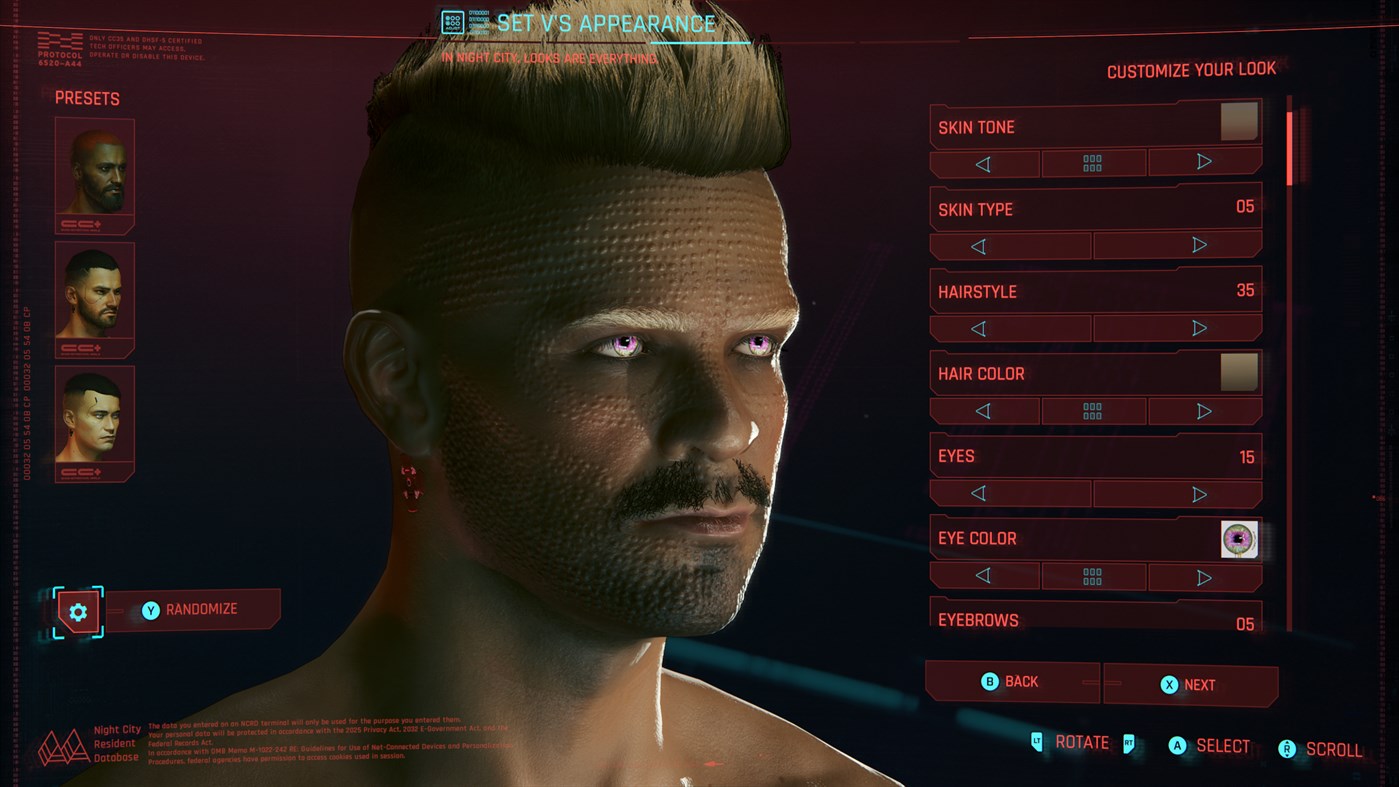Step Hair Color forward with right arrow
Viewport: 1399px width, 787px height.
coord(1205,410)
